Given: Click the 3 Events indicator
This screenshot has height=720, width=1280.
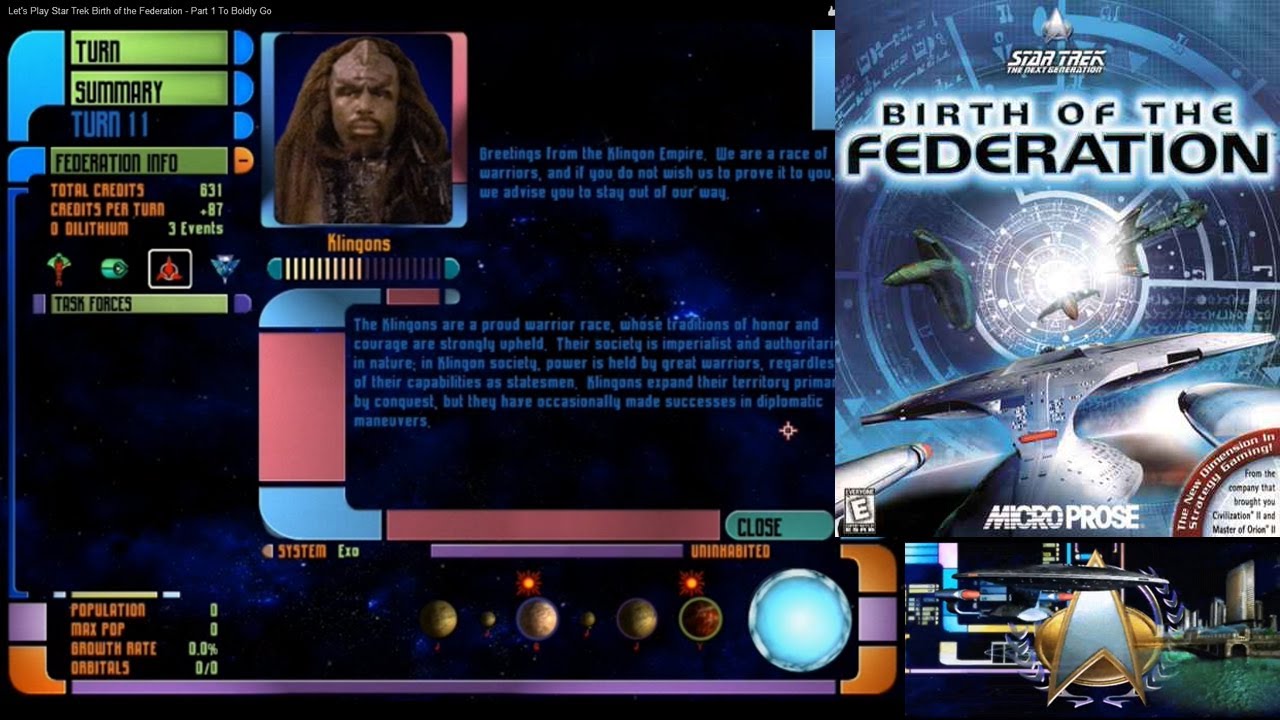Looking at the screenshot, I should [x=194, y=228].
